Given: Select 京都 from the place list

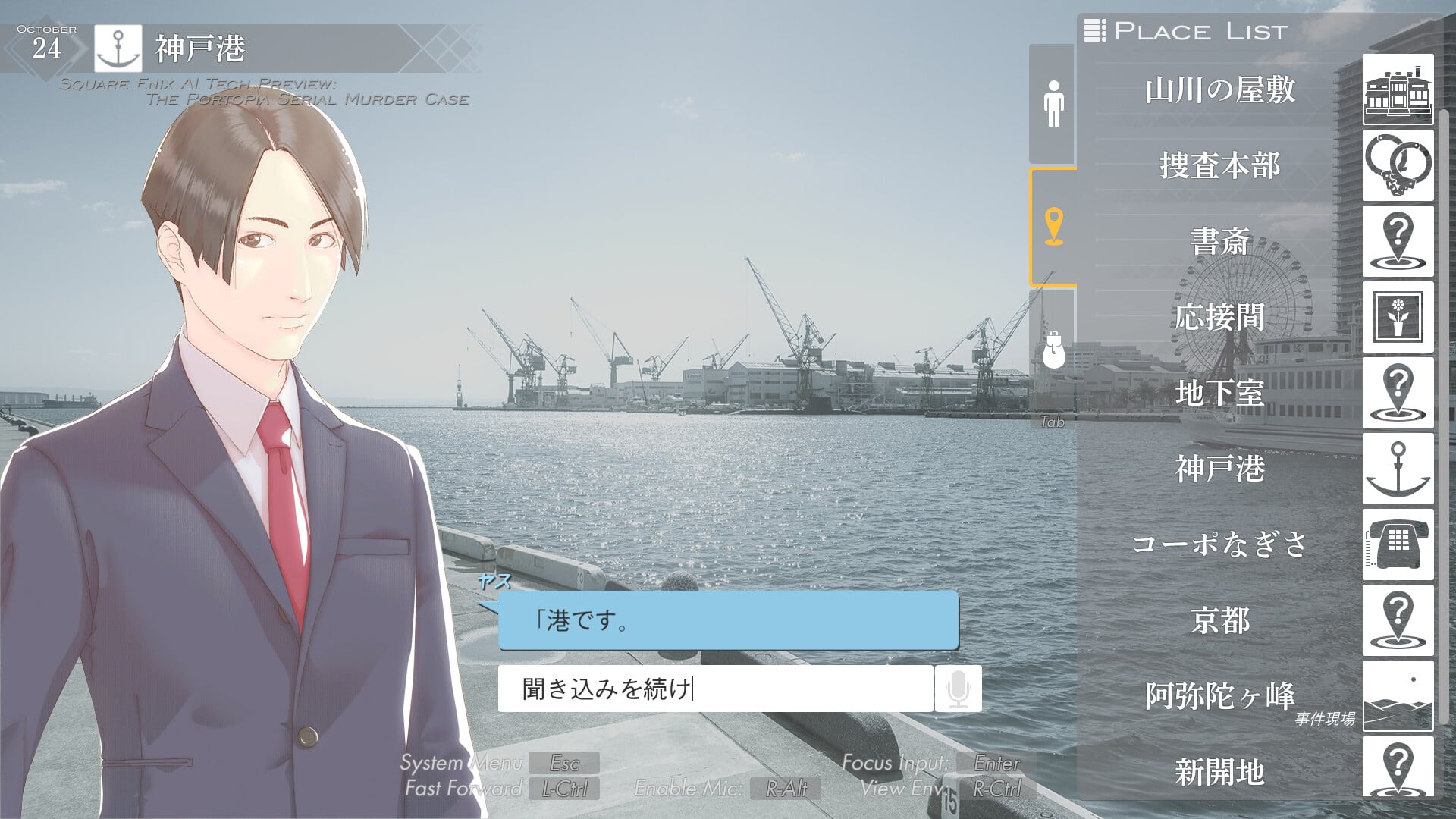Looking at the screenshot, I should (1219, 620).
